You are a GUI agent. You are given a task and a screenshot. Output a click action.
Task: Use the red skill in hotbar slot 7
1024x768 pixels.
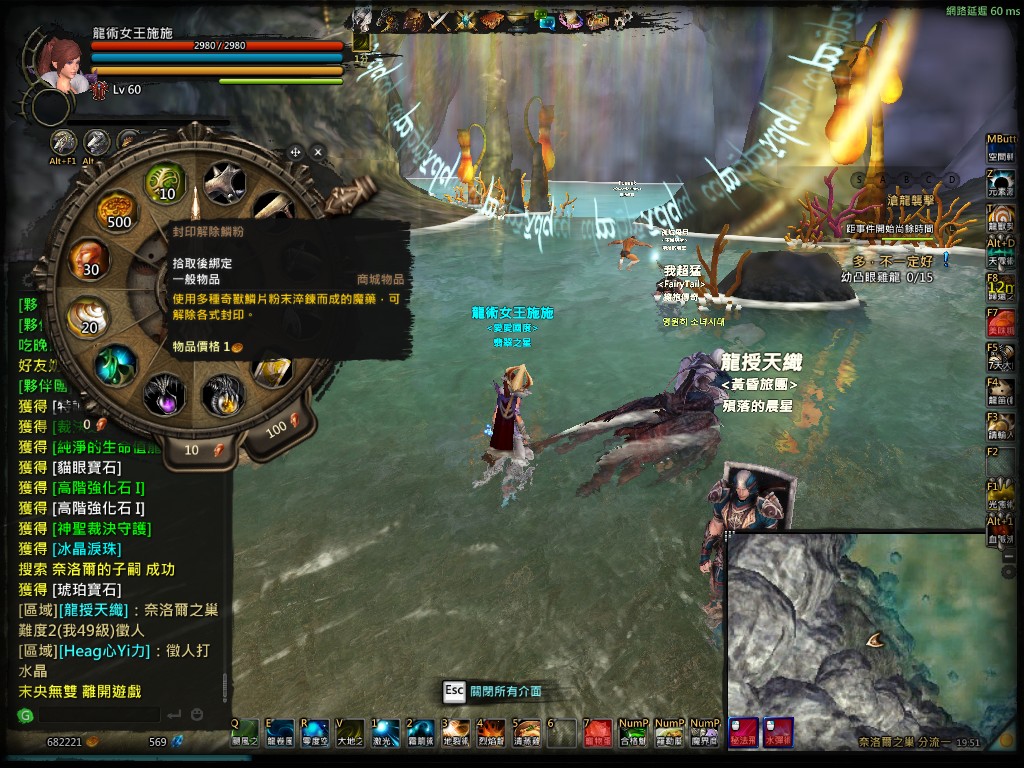point(597,733)
